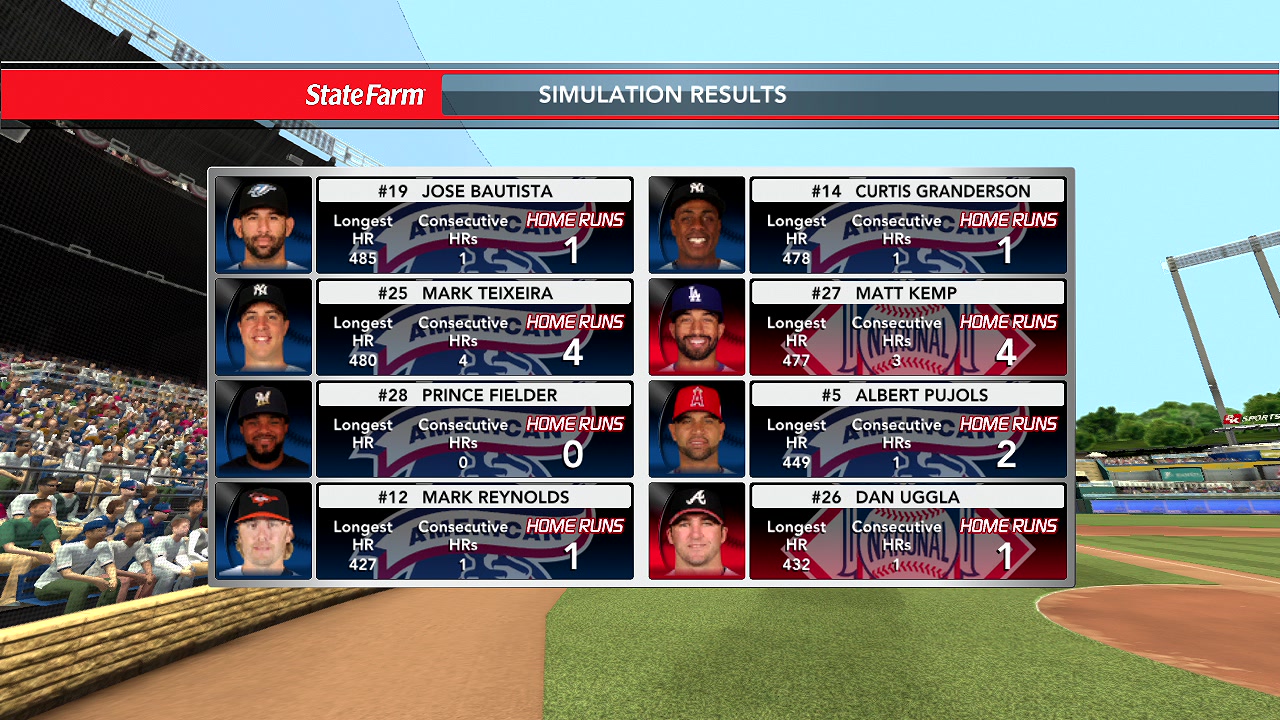Click Jose Bautista's headshot portrait
This screenshot has width=1280, height=720.
tap(264, 225)
